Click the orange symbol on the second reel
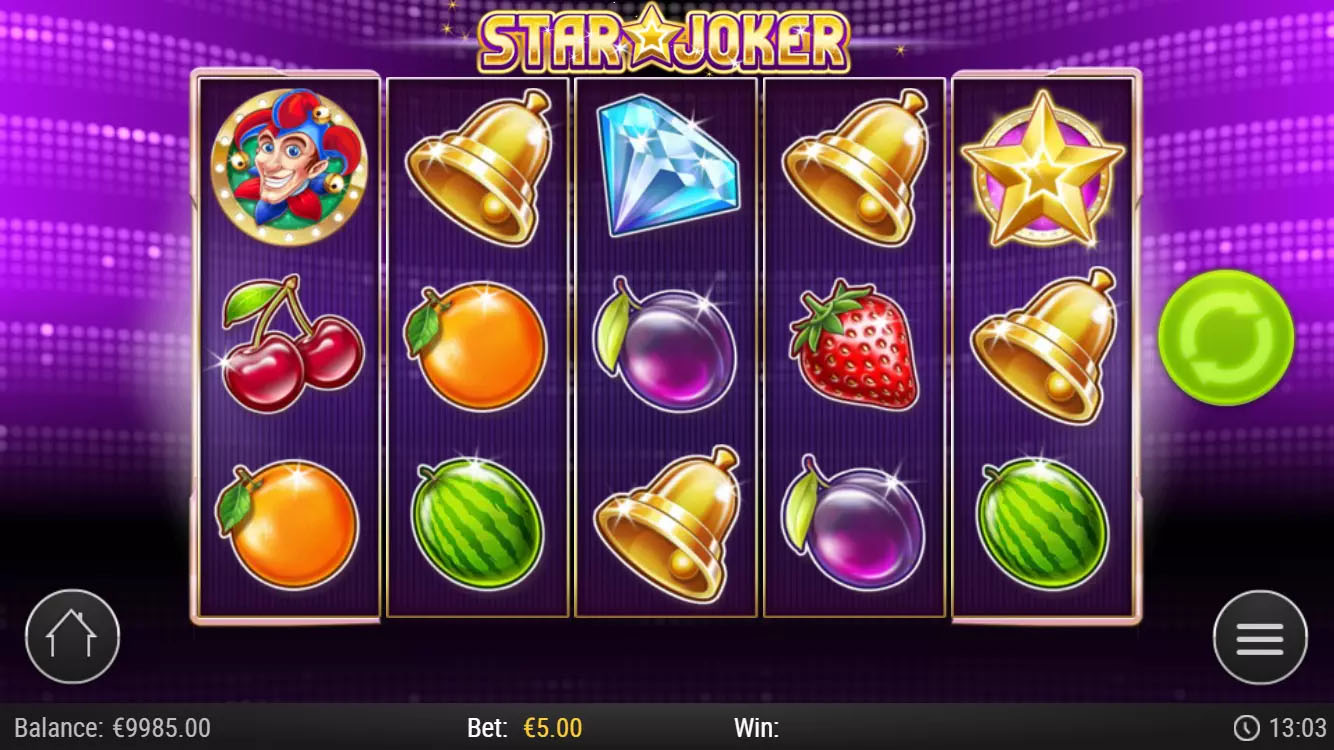Screen dimensions: 1334x750 (x=476, y=348)
